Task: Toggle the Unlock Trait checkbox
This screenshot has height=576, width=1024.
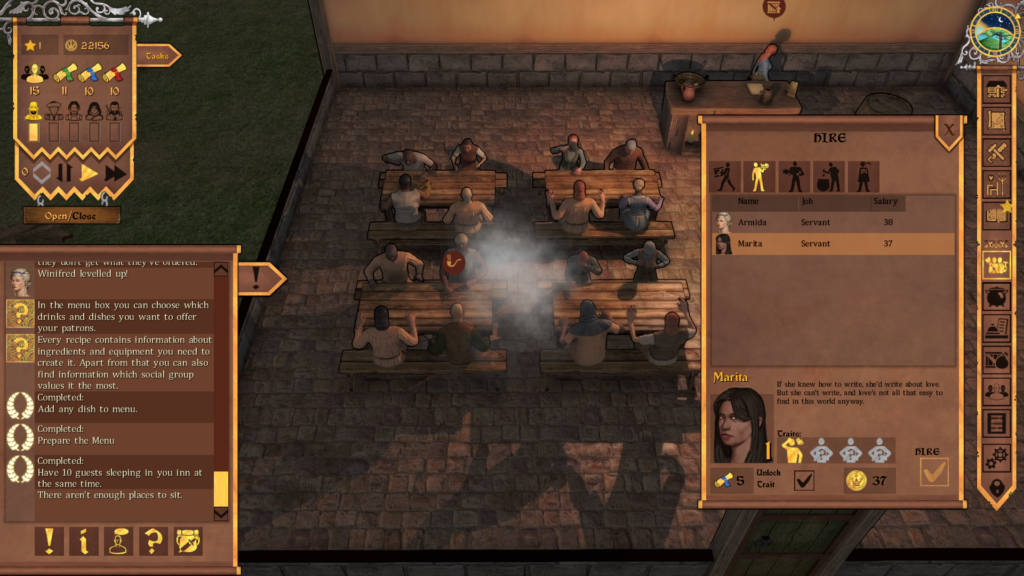Action: coord(804,481)
